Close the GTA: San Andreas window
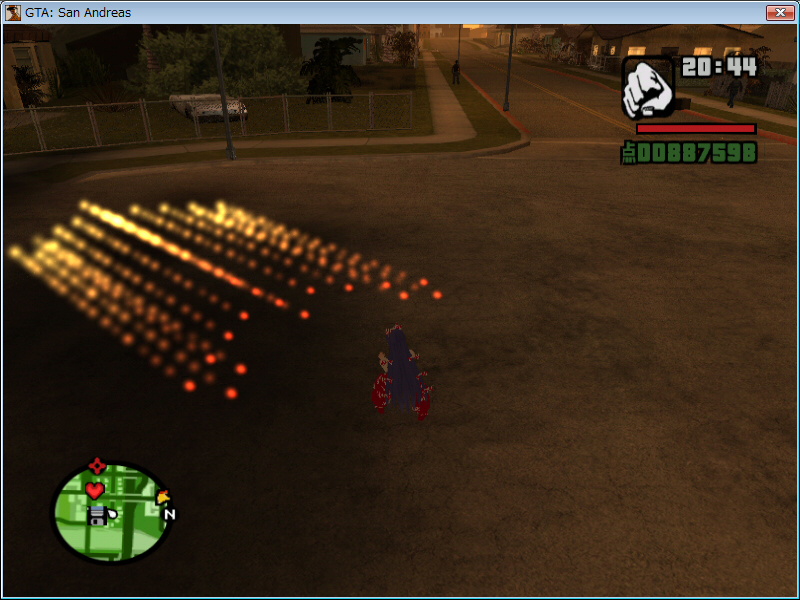 tap(779, 13)
